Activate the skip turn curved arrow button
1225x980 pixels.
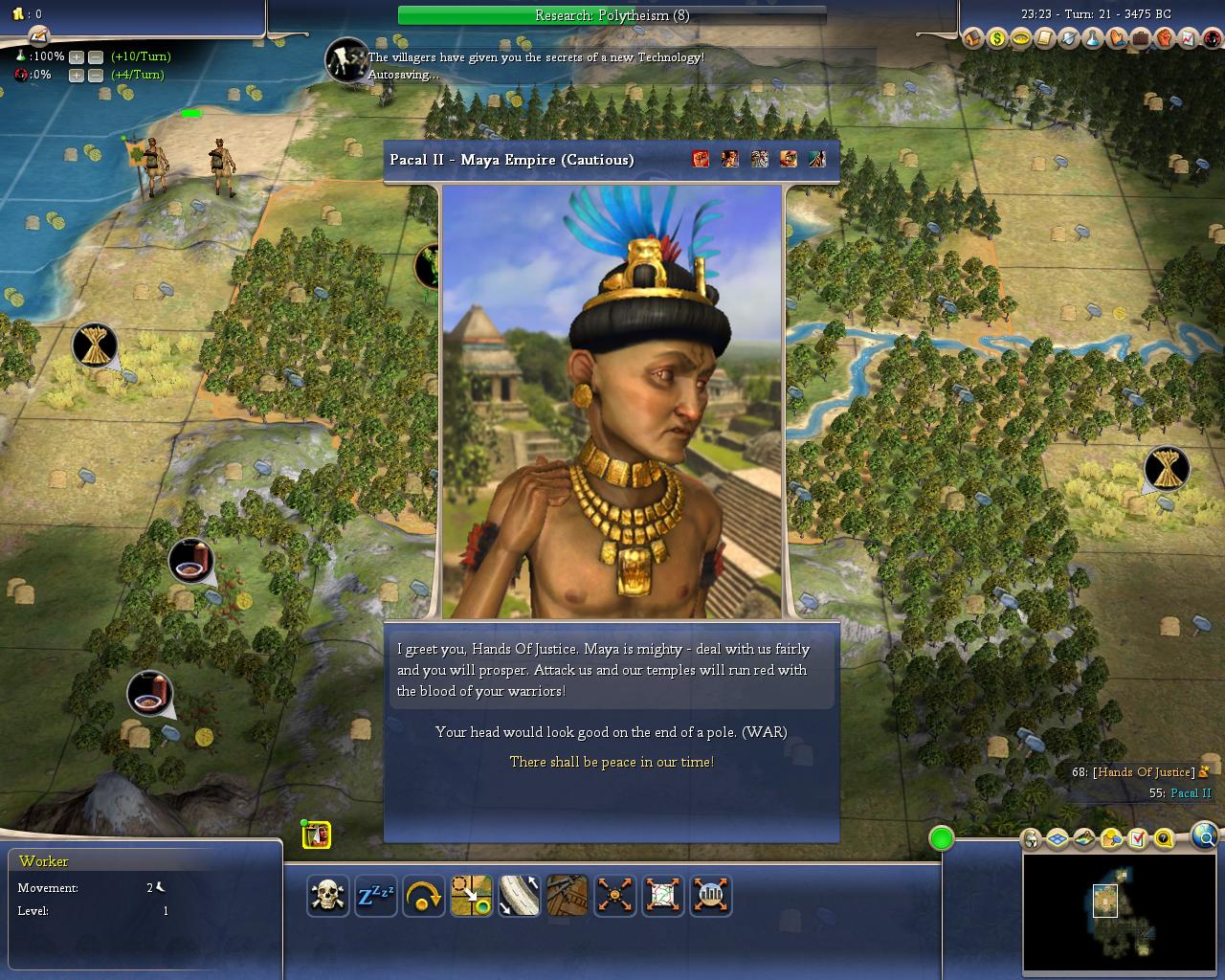[x=424, y=896]
